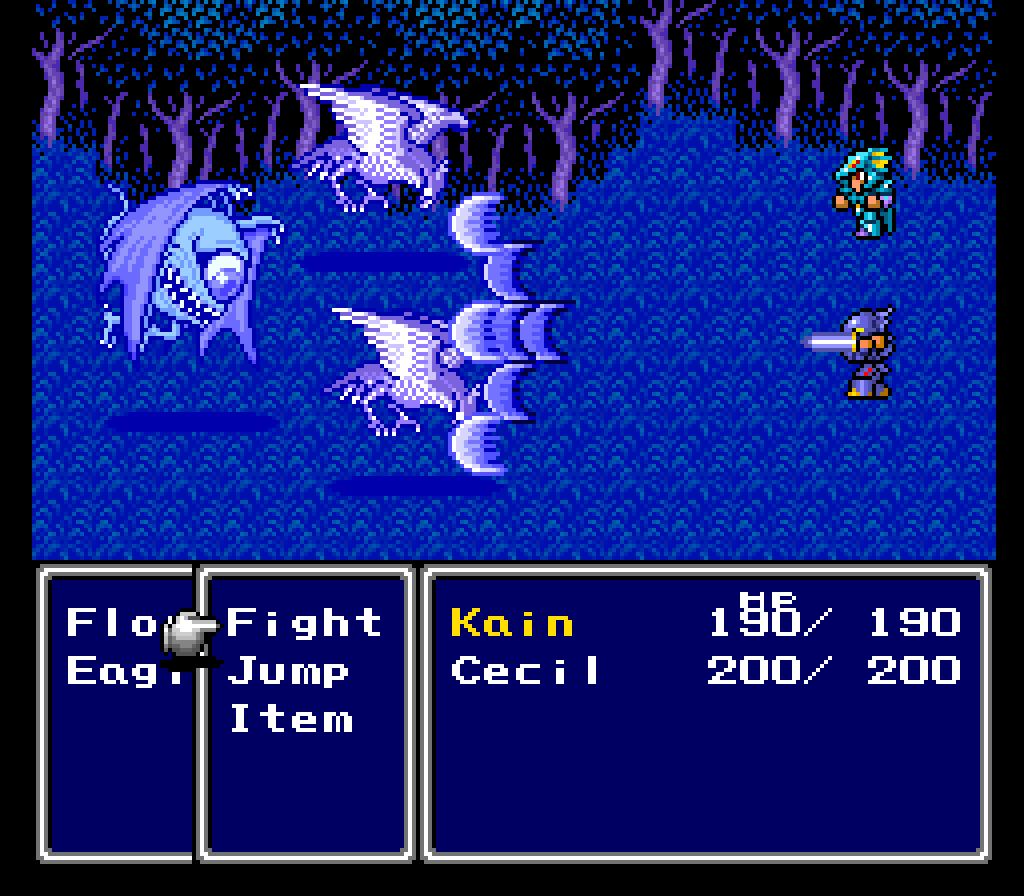This screenshot has height=896, width=1024.
Task: Open the Item command
Action: pos(291,718)
